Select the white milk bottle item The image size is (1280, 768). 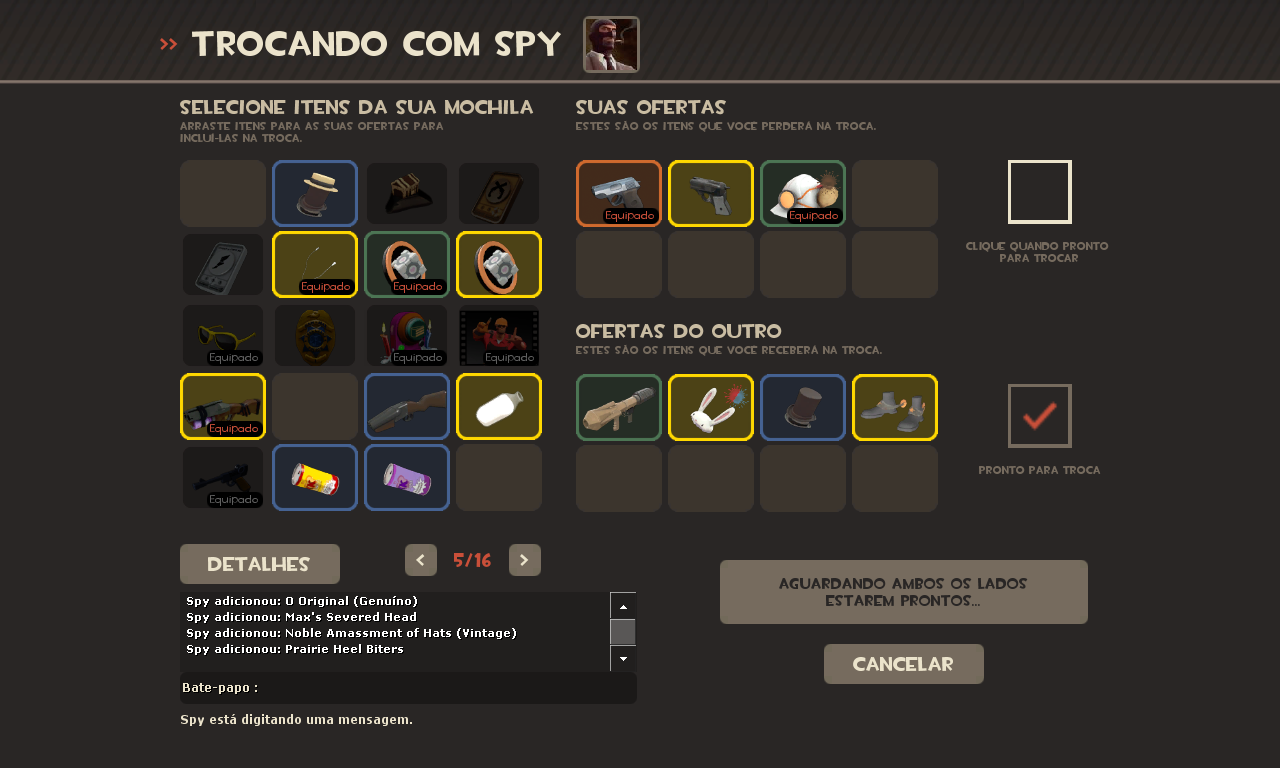[499, 407]
